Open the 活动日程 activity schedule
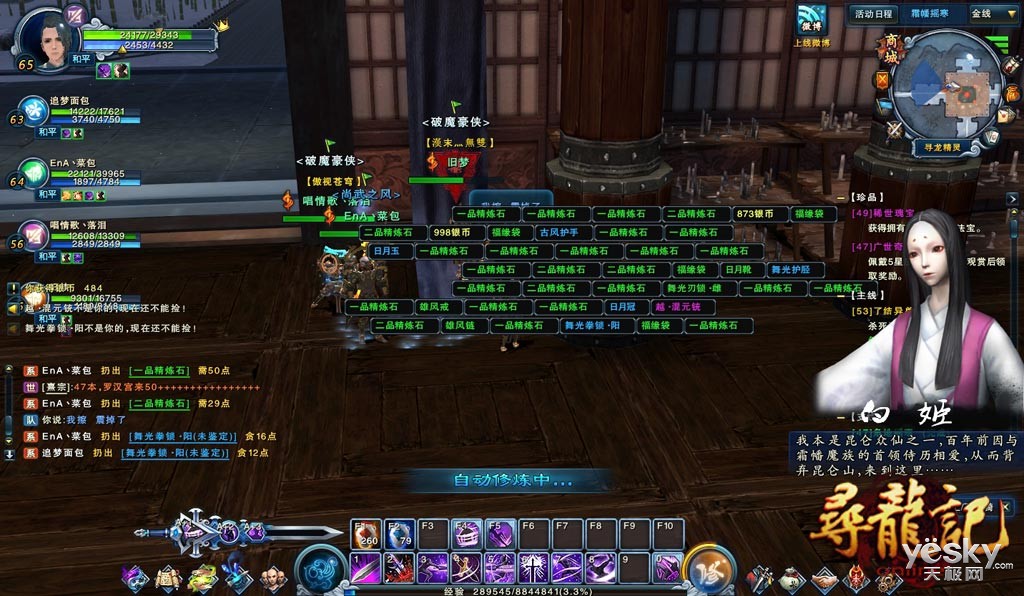1024x596 pixels. [x=872, y=13]
